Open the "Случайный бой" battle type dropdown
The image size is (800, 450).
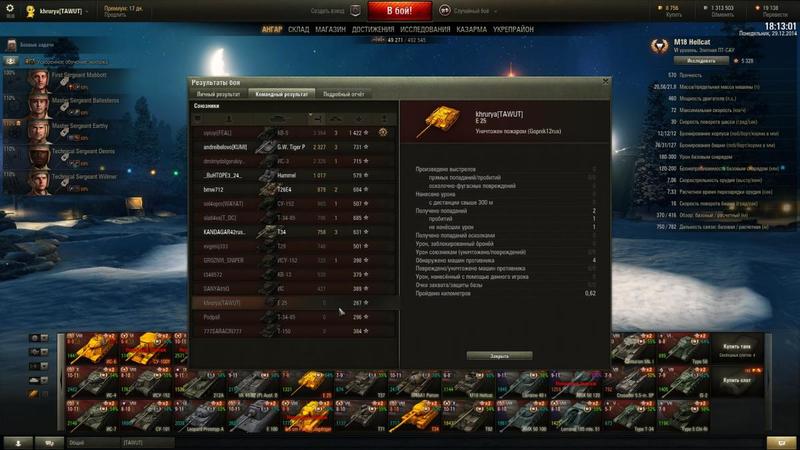click(470, 11)
